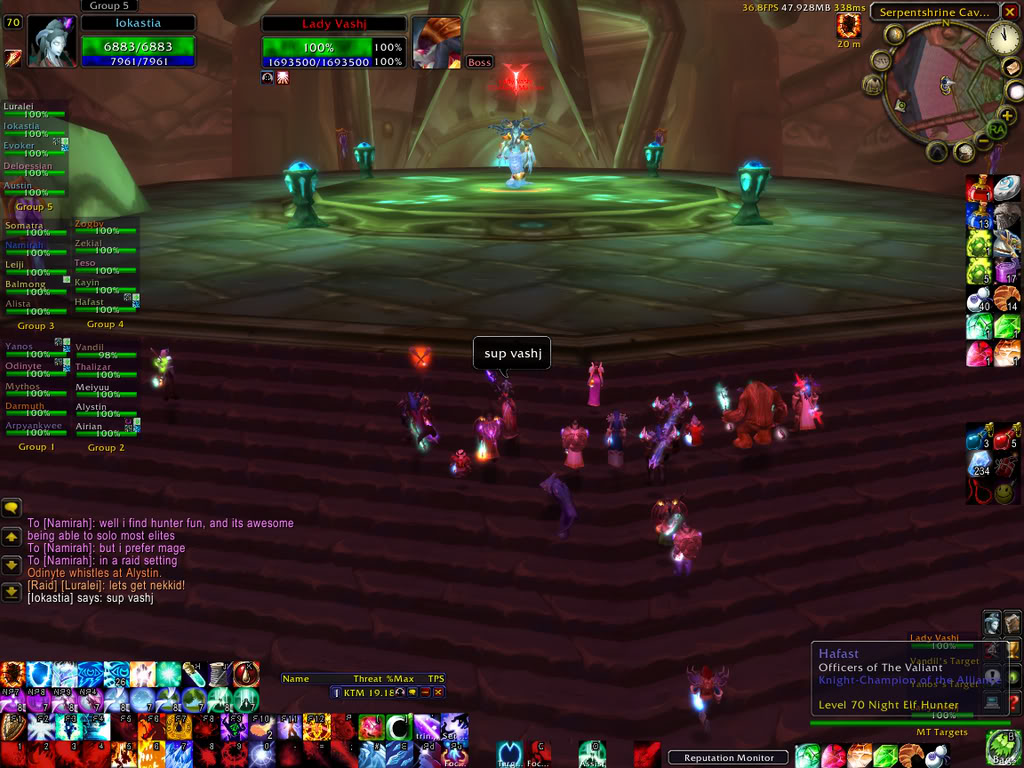Zoom in the minimap with the plus button
This screenshot has height=768, width=1024.
[1007, 116]
